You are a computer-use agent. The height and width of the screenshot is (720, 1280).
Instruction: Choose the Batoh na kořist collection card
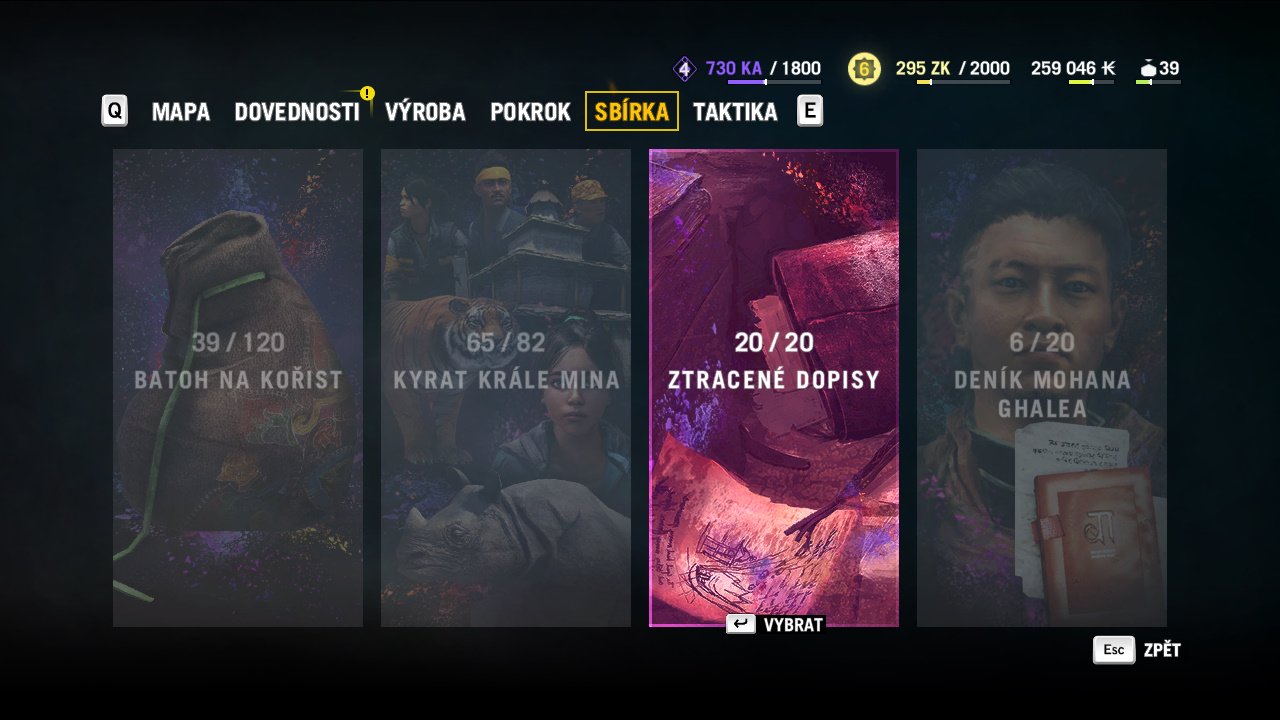(x=238, y=388)
